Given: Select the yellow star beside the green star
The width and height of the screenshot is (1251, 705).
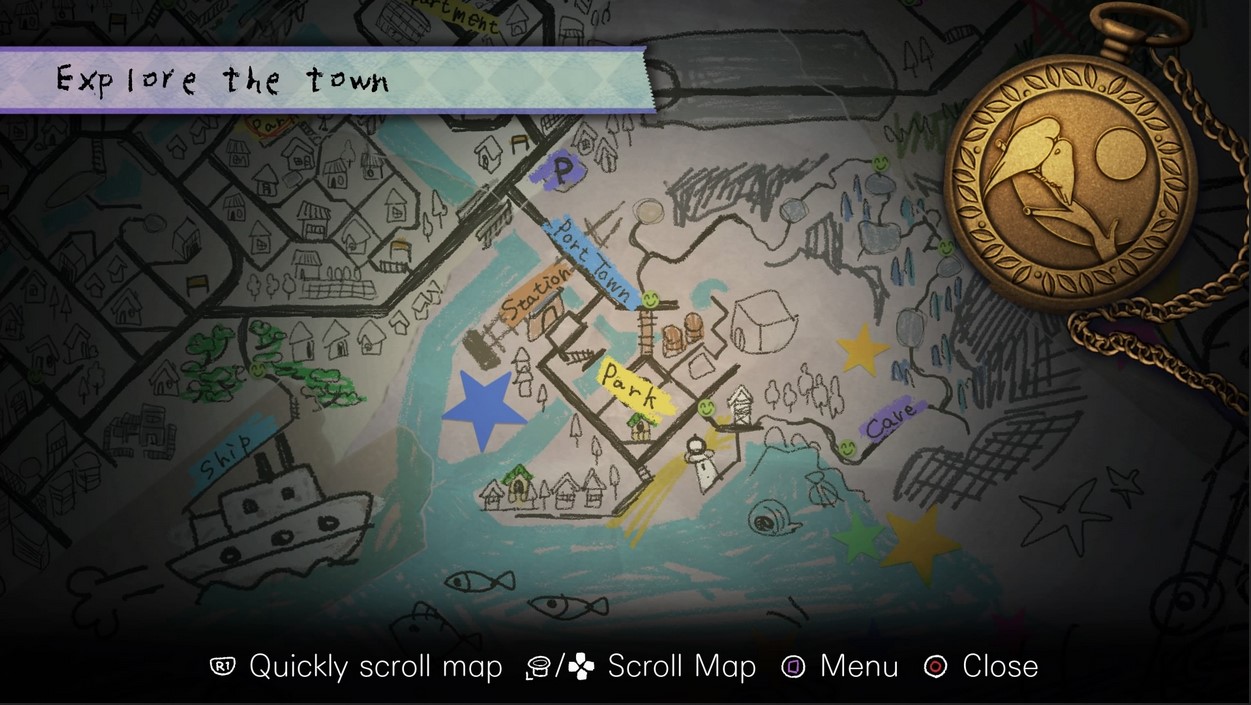Looking at the screenshot, I should click(921, 543).
